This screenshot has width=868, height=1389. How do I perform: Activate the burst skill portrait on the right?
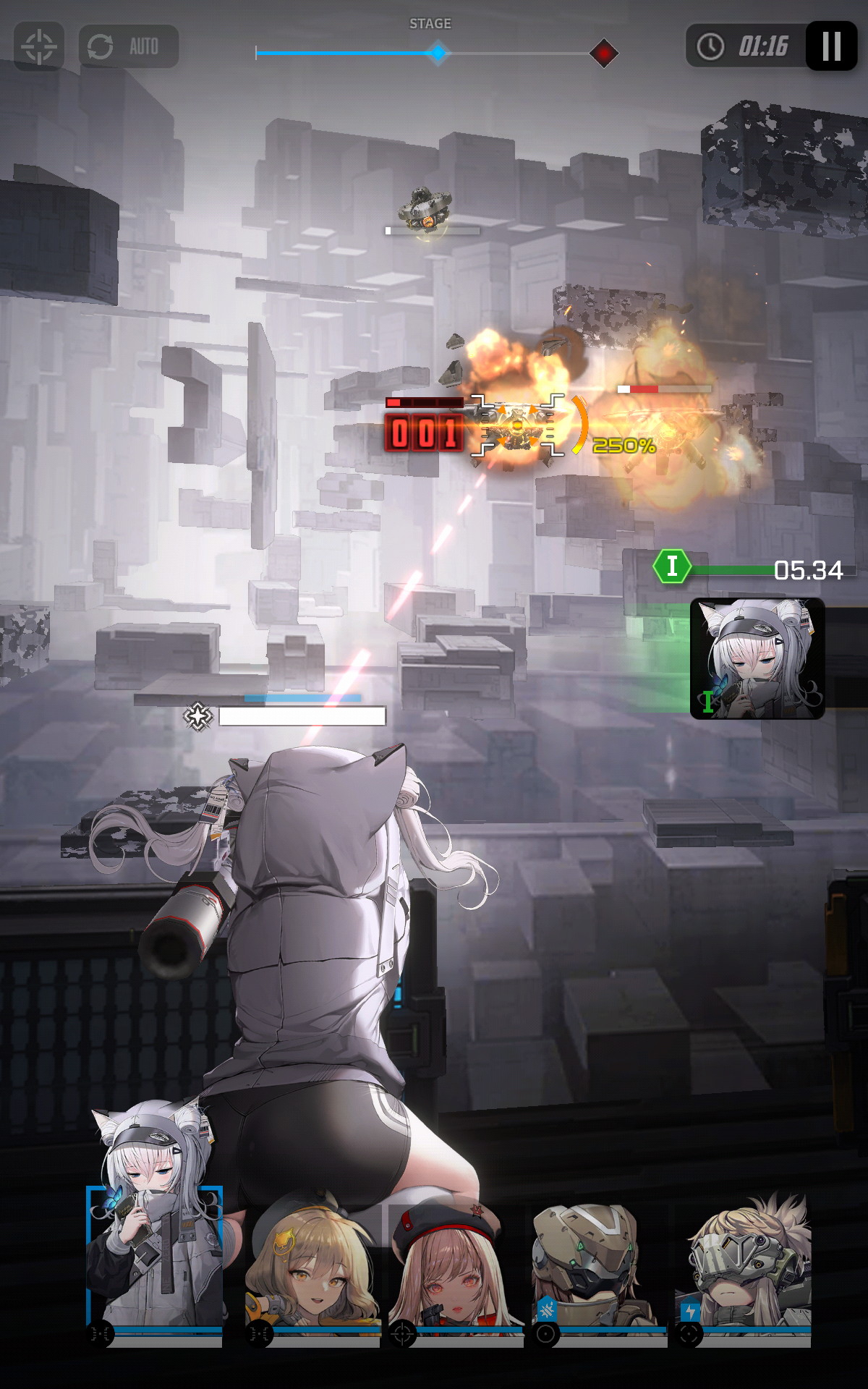[757, 658]
